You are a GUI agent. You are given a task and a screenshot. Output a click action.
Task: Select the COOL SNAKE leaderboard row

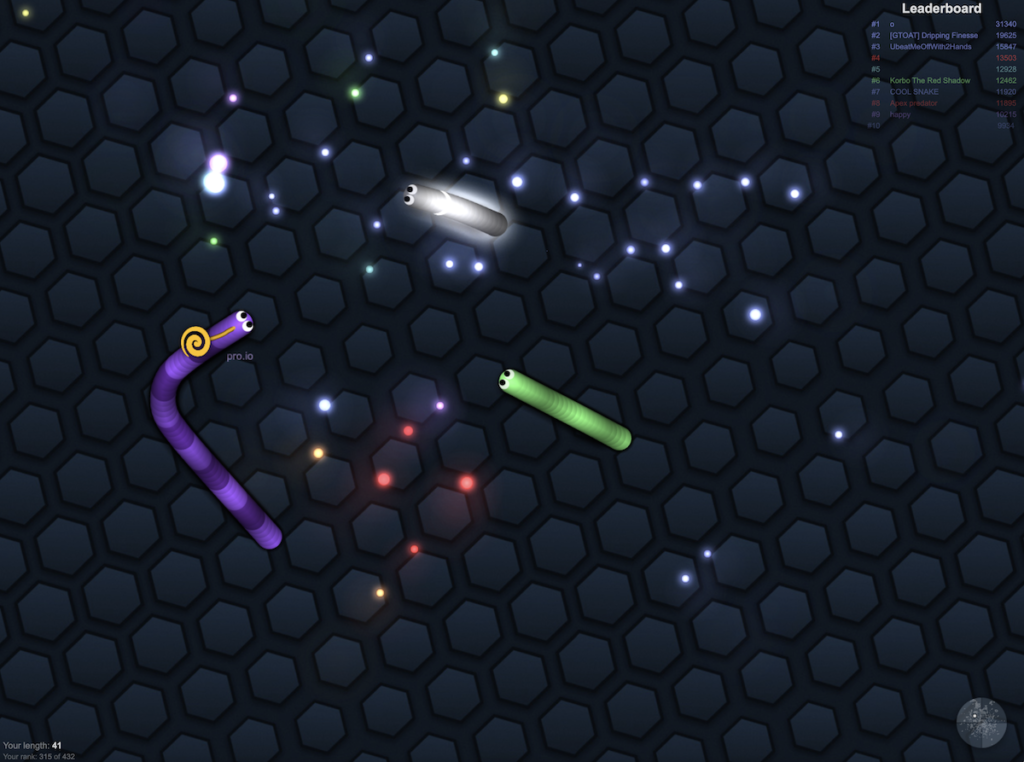click(x=916, y=92)
